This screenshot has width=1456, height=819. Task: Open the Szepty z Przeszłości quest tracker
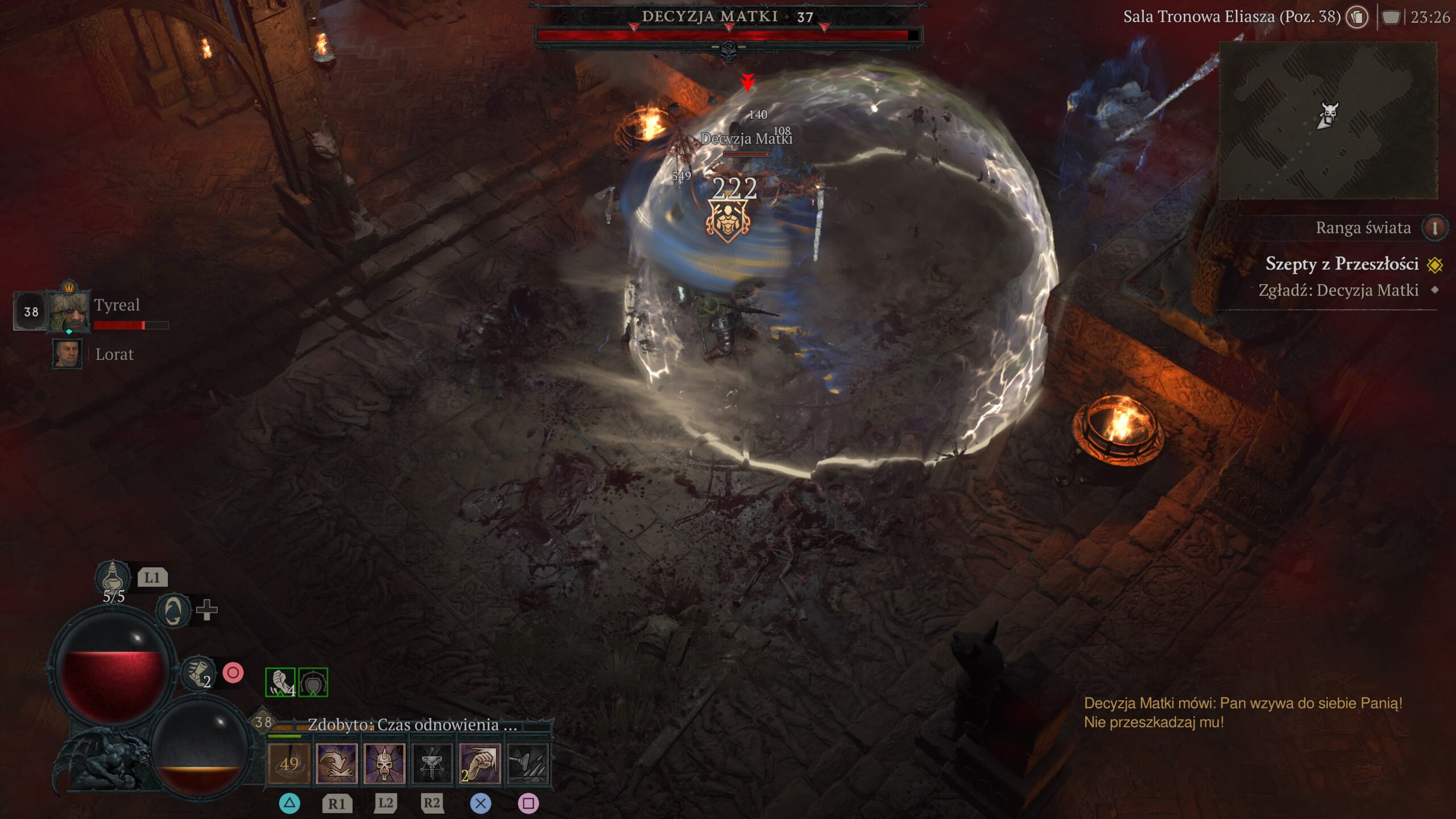(1342, 264)
